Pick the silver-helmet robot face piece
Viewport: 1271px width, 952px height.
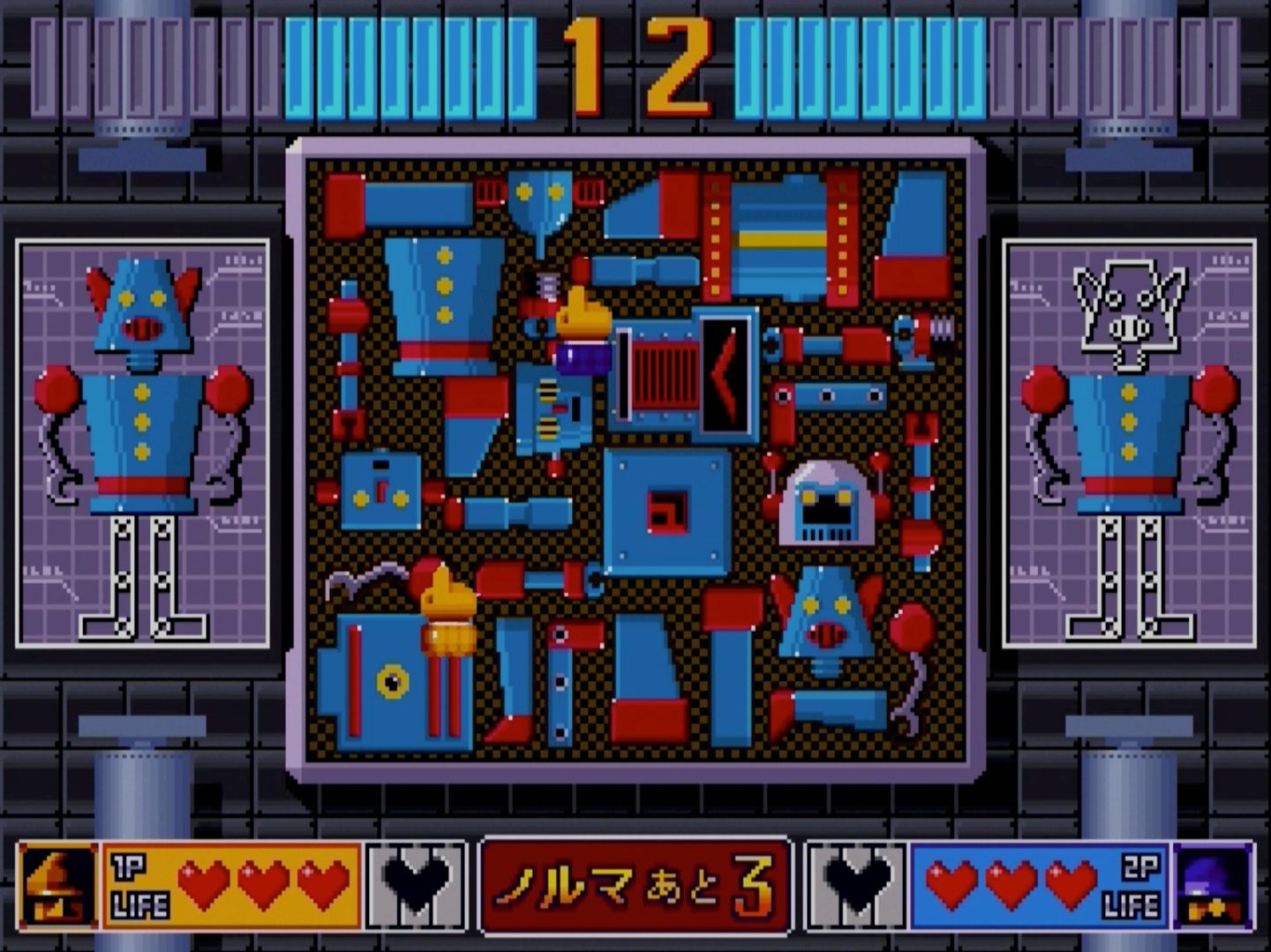click(828, 503)
